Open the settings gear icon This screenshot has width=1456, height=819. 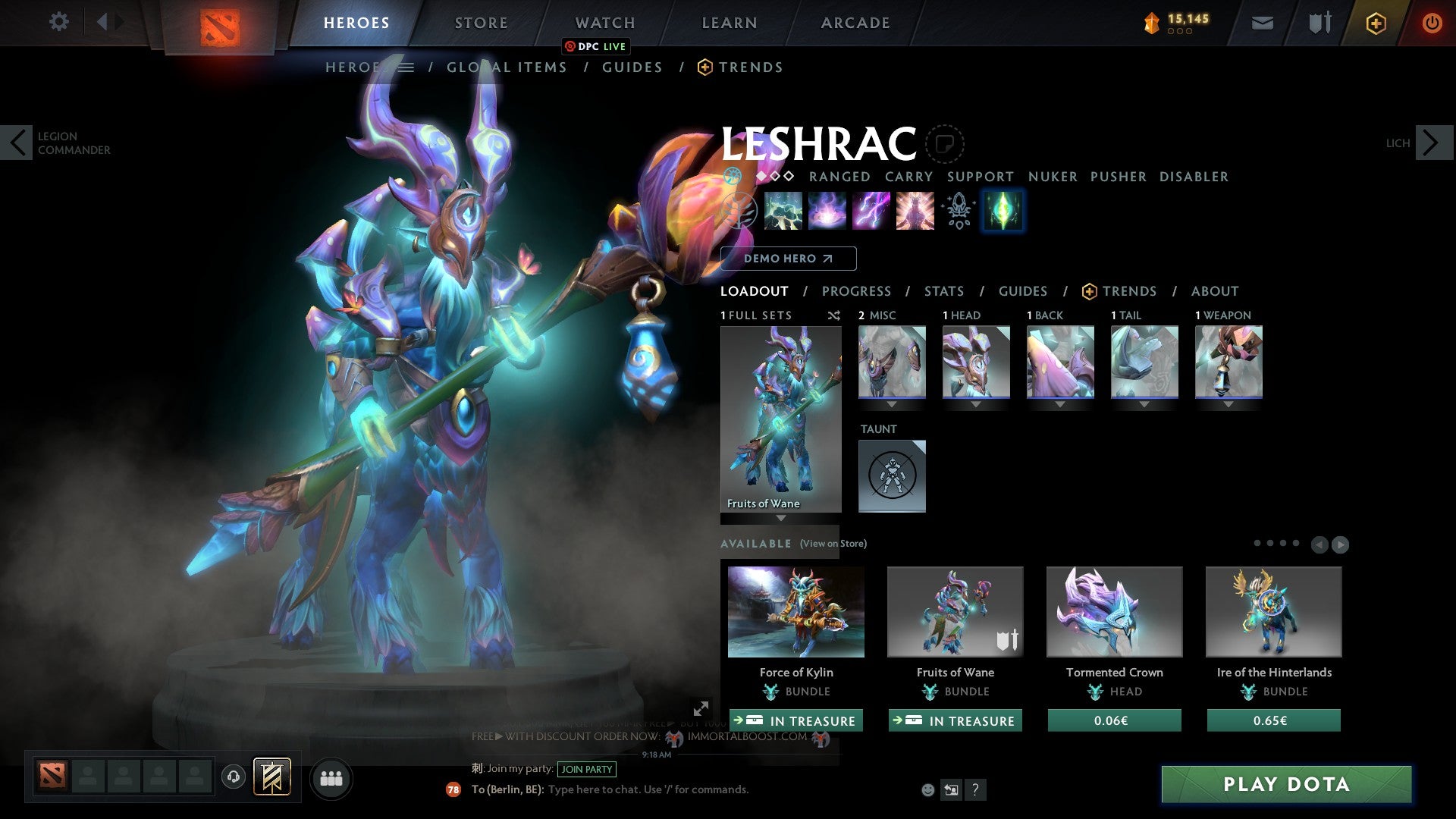pyautogui.click(x=59, y=22)
